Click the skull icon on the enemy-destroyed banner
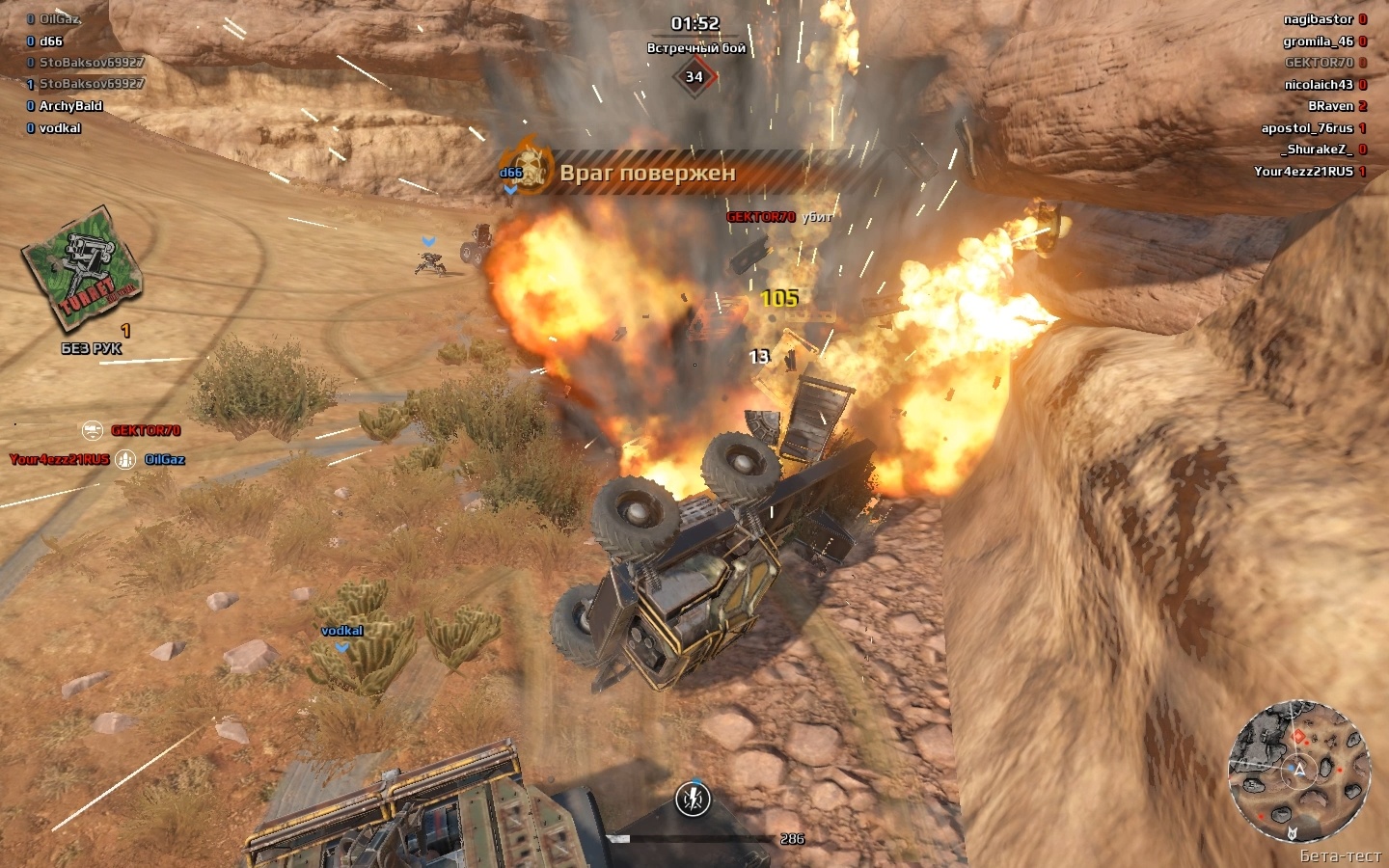 coord(528,168)
